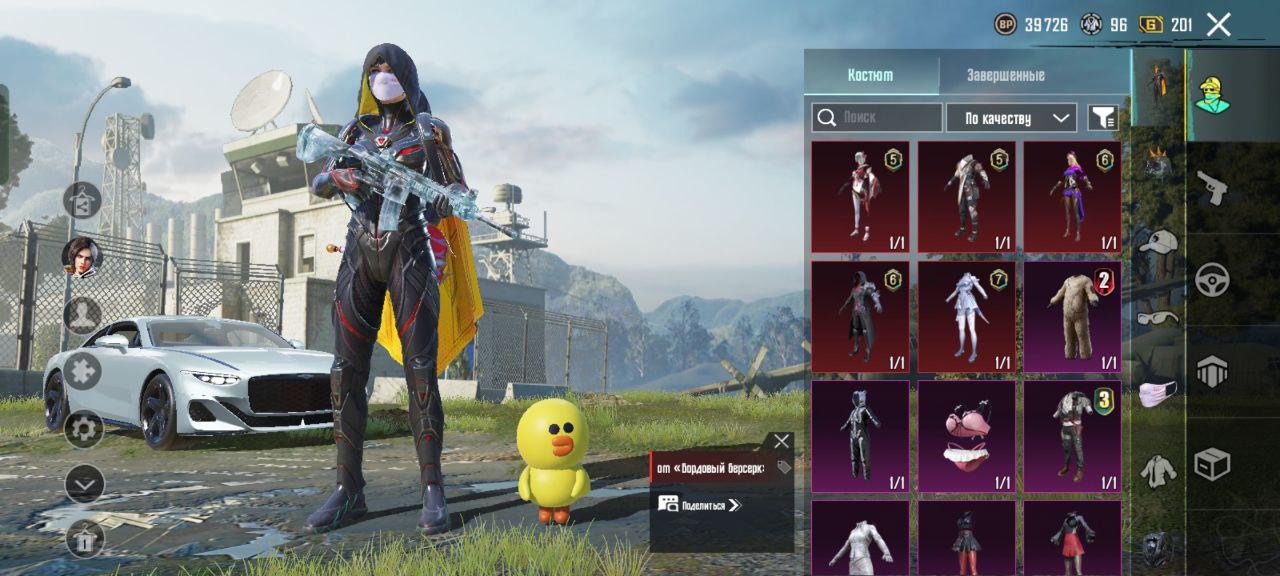Open the glasses category
The image size is (1280, 576).
(x=1158, y=318)
